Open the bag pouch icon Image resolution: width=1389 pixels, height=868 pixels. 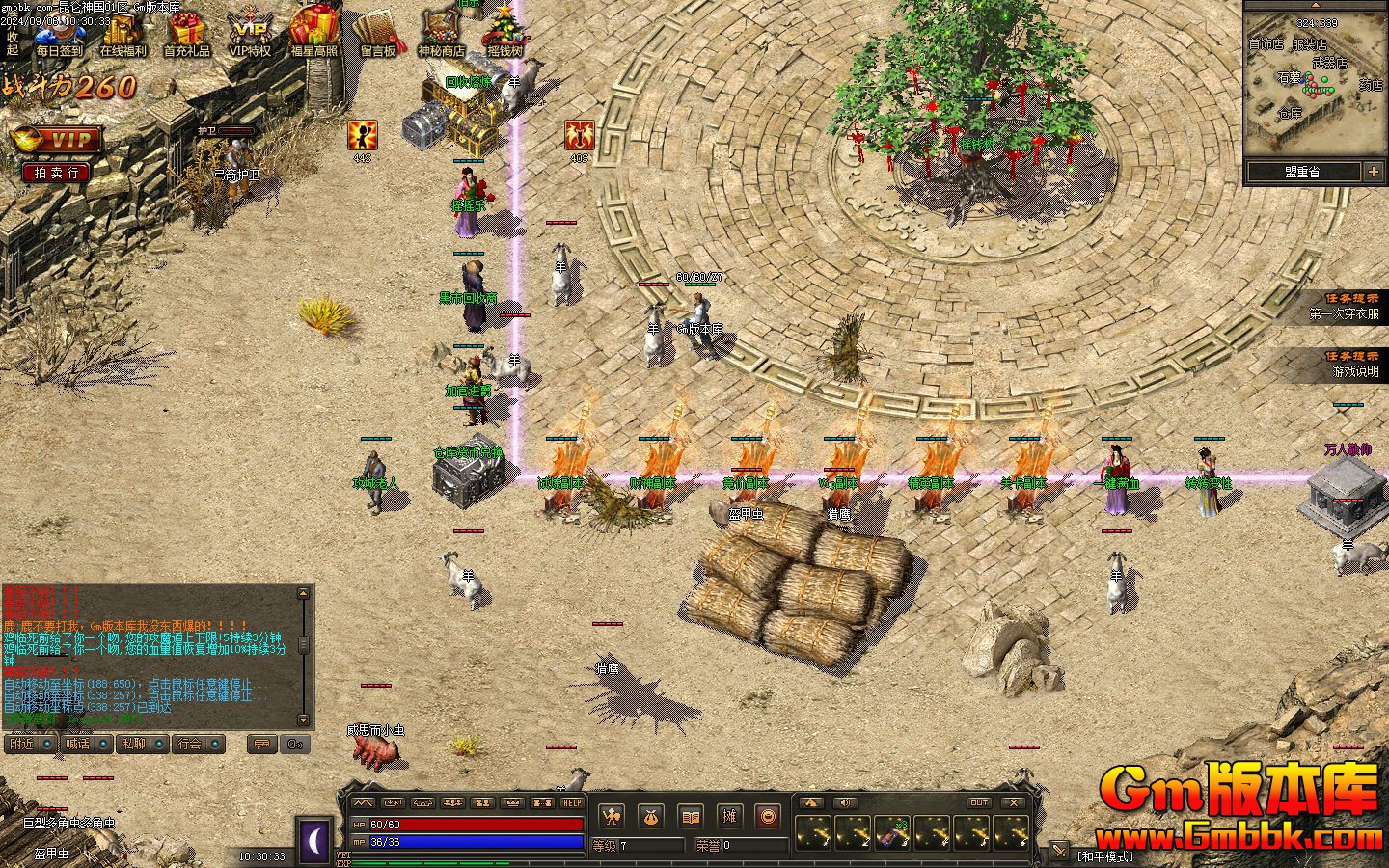(650, 817)
